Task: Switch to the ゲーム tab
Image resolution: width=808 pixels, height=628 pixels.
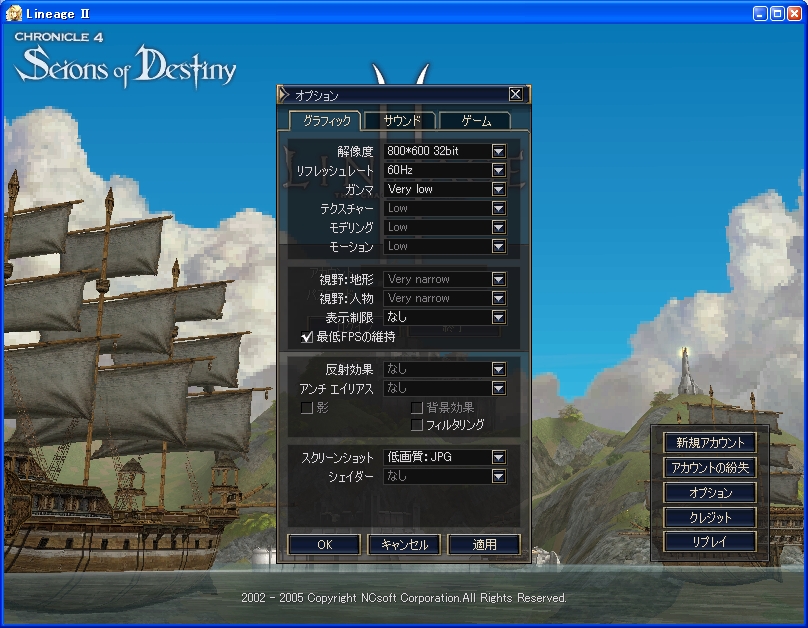Action: [475, 120]
